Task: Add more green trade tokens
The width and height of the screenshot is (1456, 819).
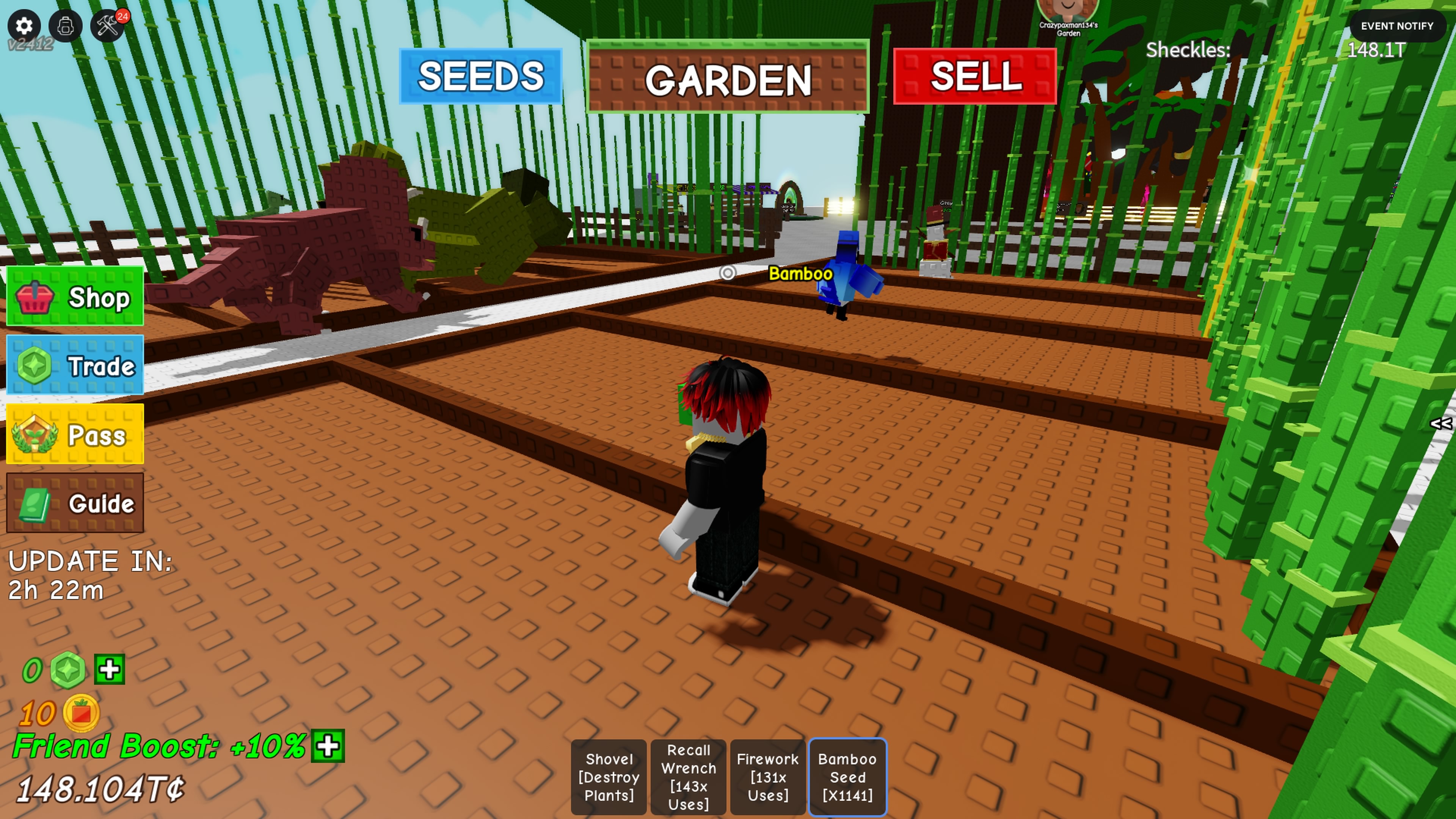Action: (x=109, y=670)
